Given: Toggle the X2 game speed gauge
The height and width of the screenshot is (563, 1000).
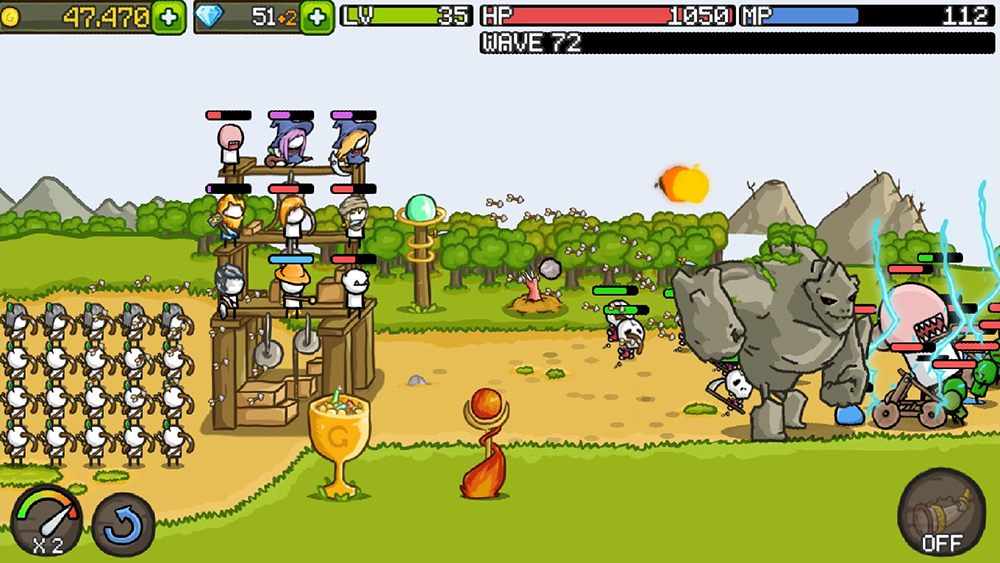Looking at the screenshot, I should coord(47,520).
